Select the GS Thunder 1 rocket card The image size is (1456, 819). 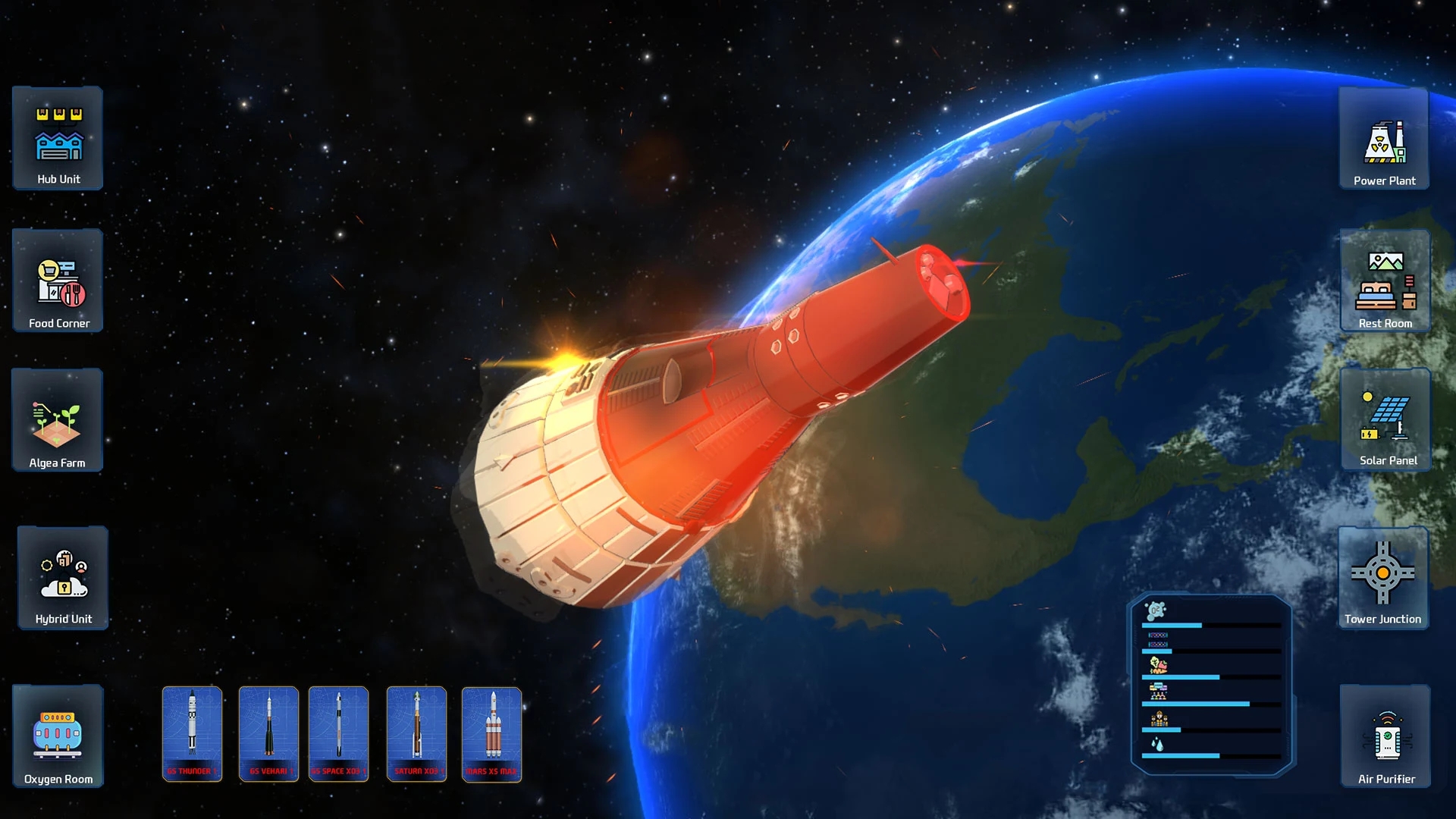click(192, 734)
